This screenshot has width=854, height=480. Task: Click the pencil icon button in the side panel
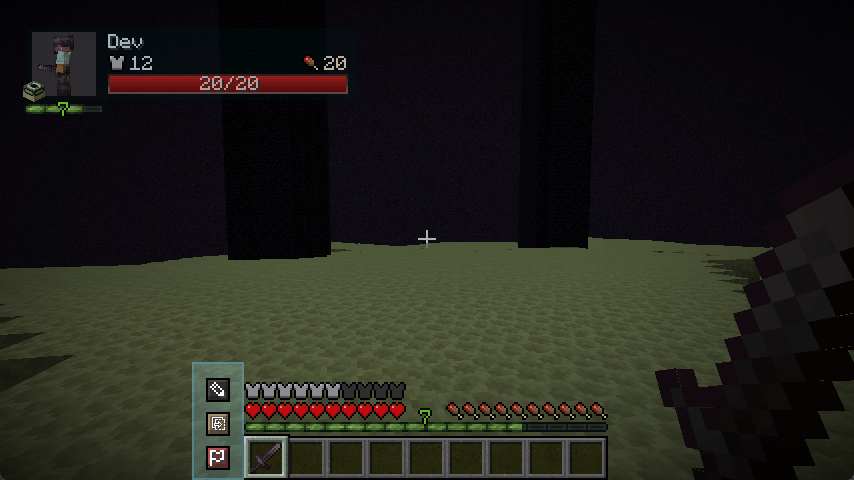coord(217,389)
